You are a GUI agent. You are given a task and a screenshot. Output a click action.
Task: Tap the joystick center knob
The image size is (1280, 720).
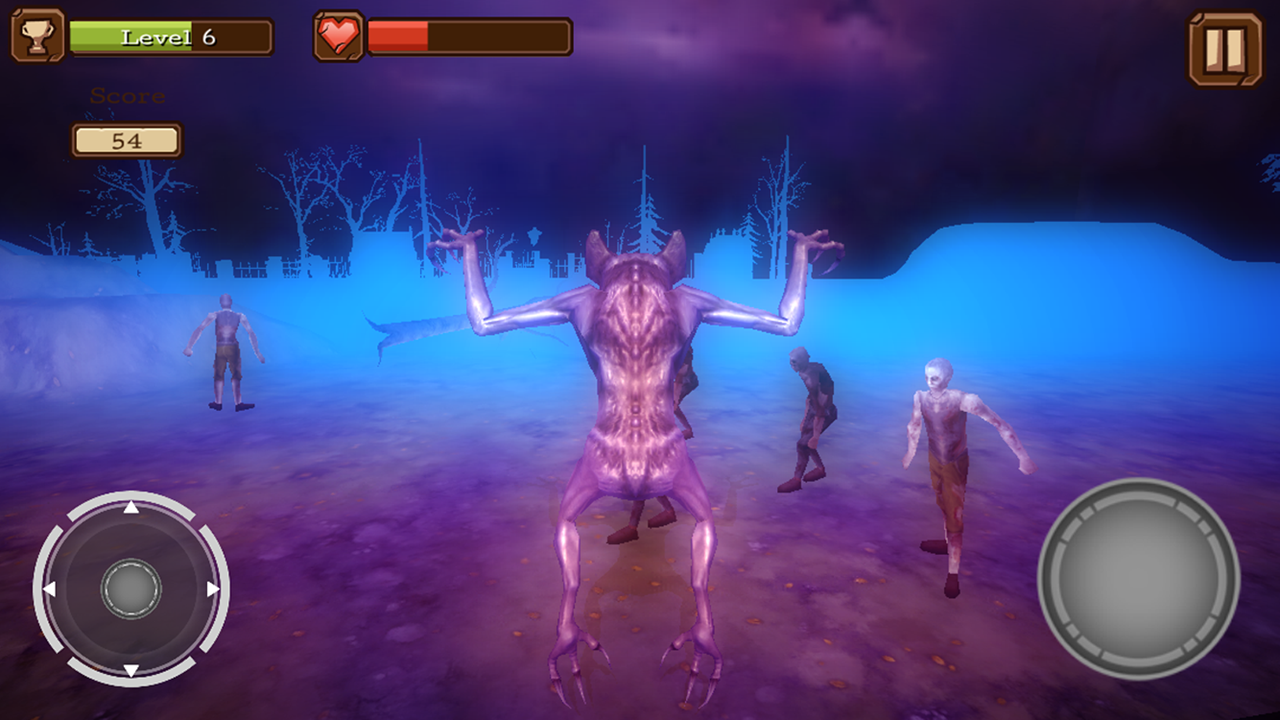pyautogui.click(x=130, y=590)
